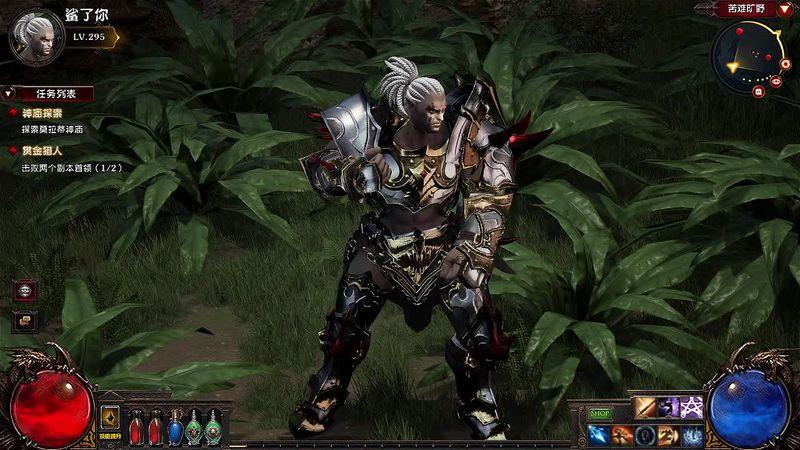This screenshot has height=450, width=800.
Task: Select the 神庙探索 quest entry
Action: [42, 113]
